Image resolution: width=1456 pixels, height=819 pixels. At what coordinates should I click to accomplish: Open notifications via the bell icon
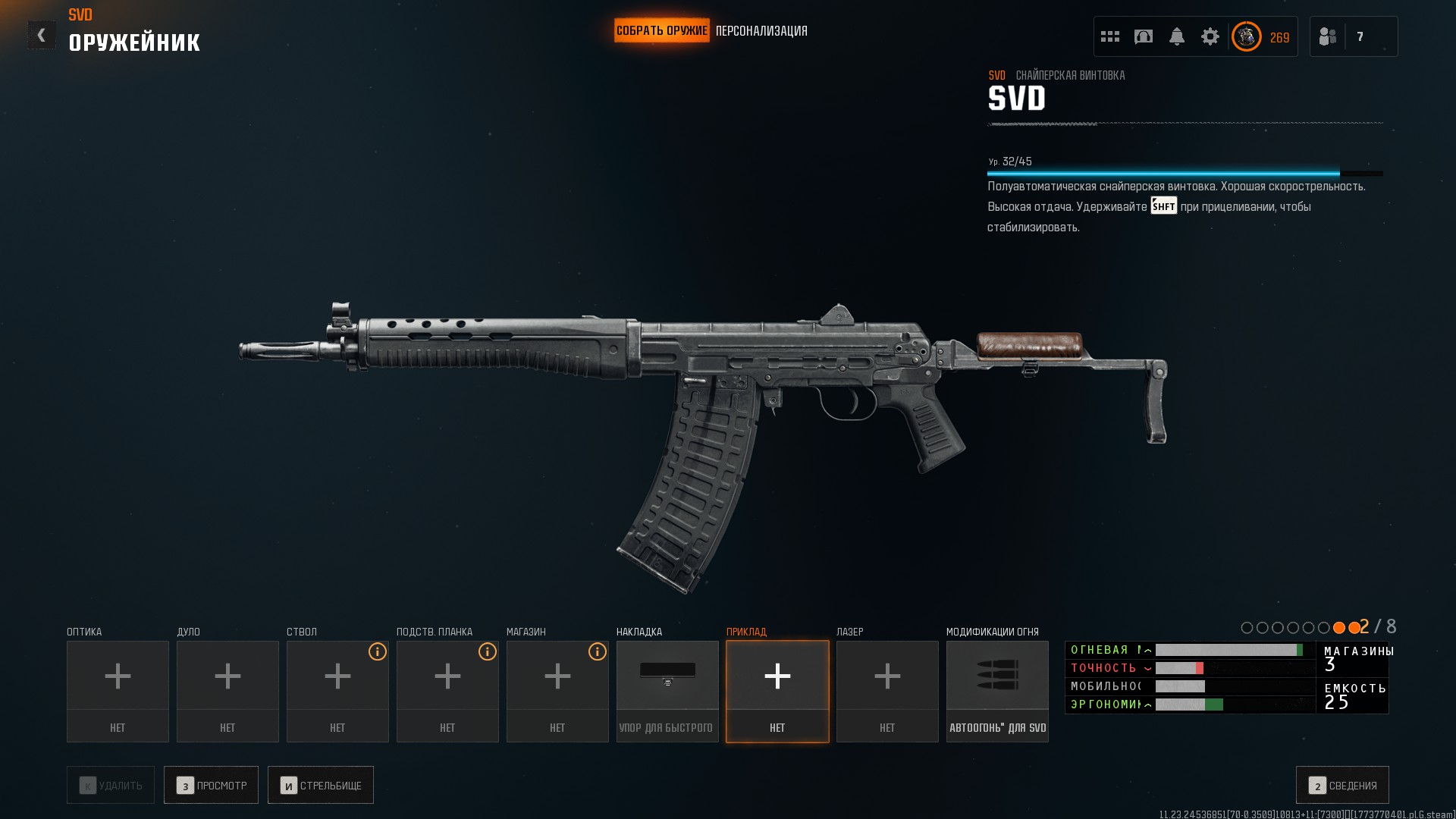coord(1177,36)
